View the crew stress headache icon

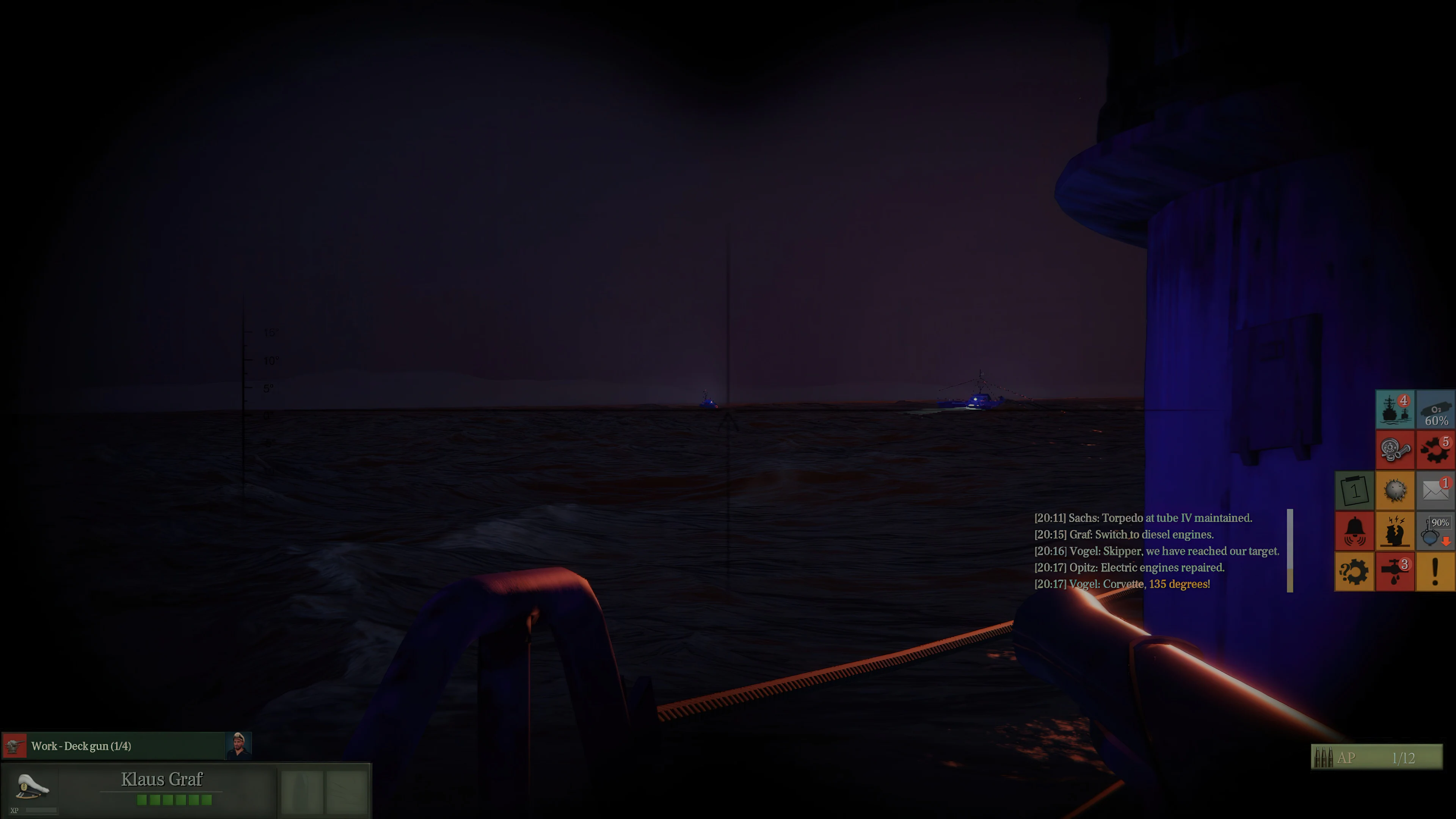(x=1395, y=531)
